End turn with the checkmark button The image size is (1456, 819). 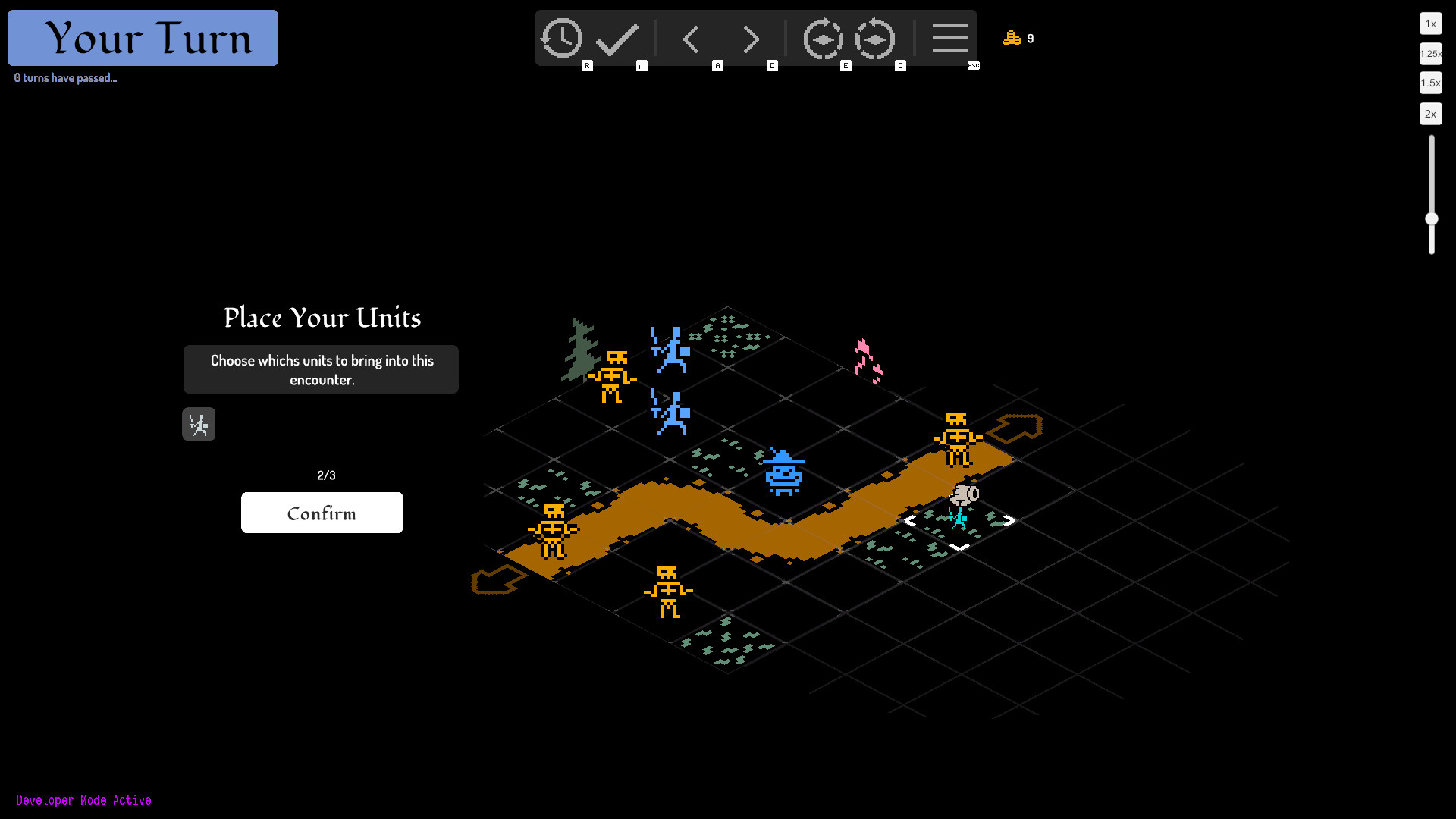click(617, 39)
